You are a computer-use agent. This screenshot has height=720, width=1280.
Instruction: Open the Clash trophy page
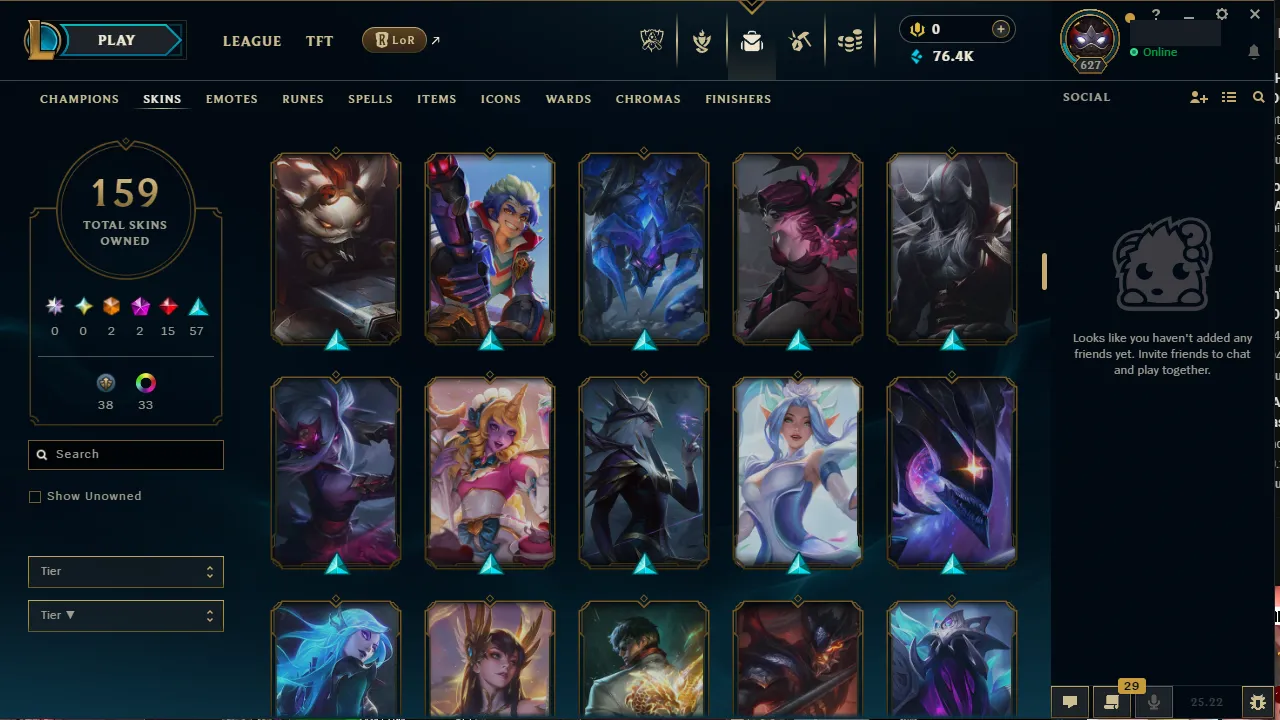pos(701,41)
